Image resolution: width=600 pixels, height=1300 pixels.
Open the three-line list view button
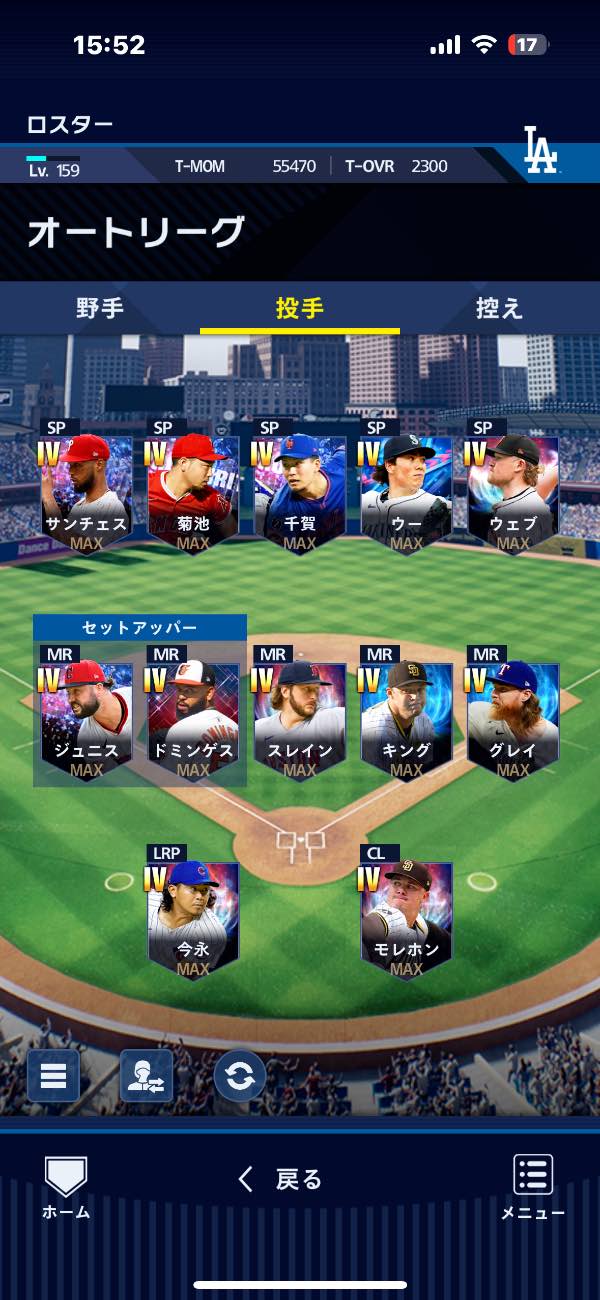[53, 1076]
